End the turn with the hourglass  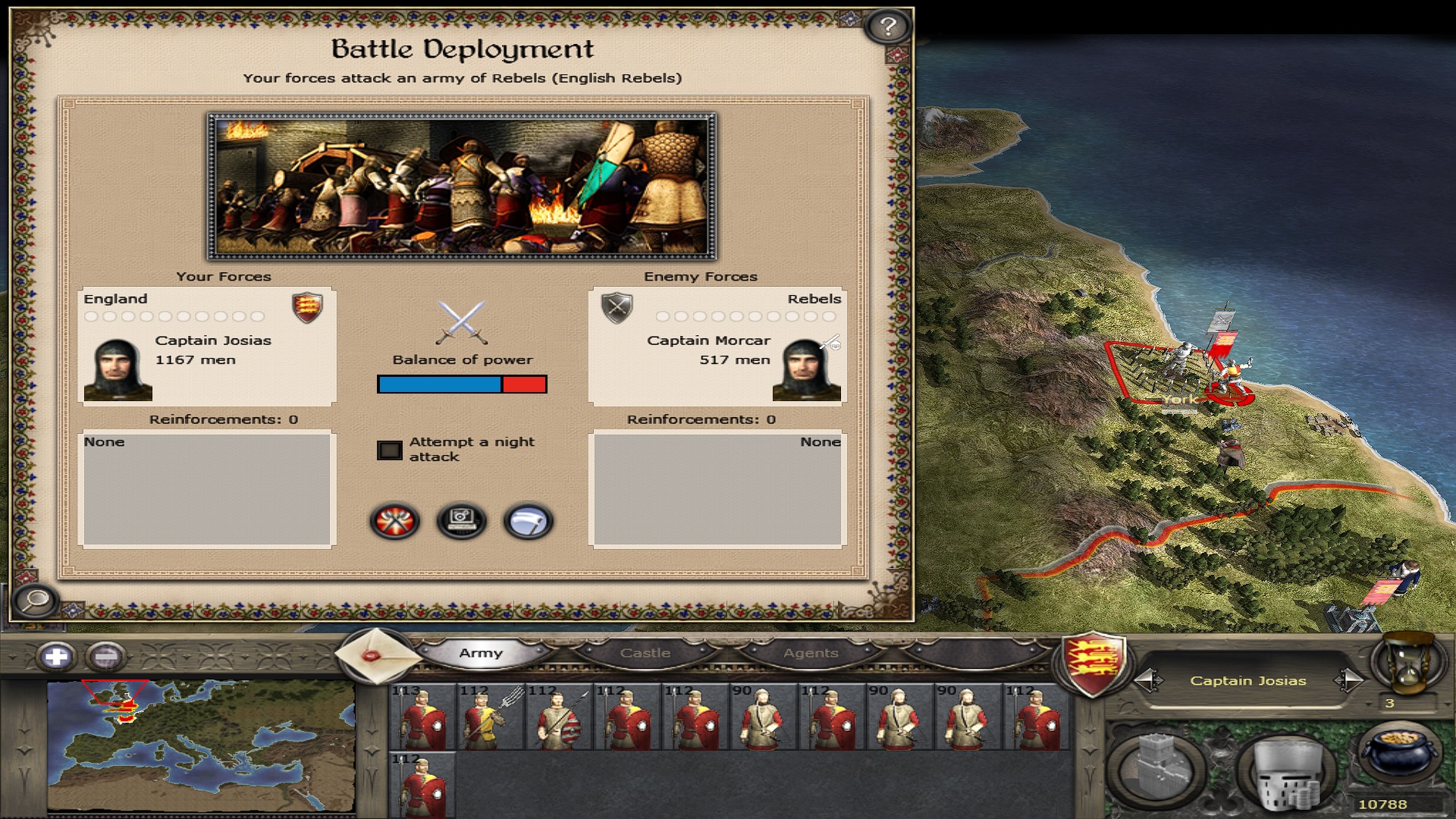1409,662
